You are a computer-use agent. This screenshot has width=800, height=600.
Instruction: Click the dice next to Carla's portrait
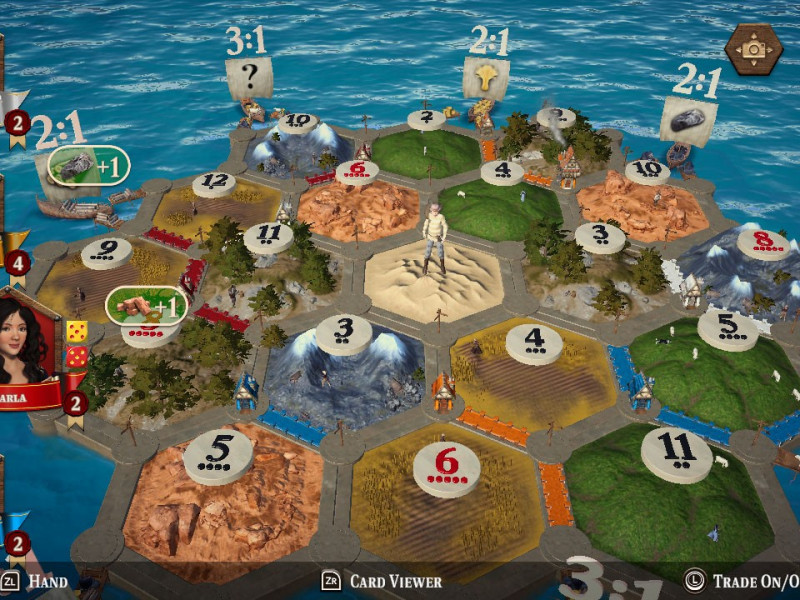76,343
